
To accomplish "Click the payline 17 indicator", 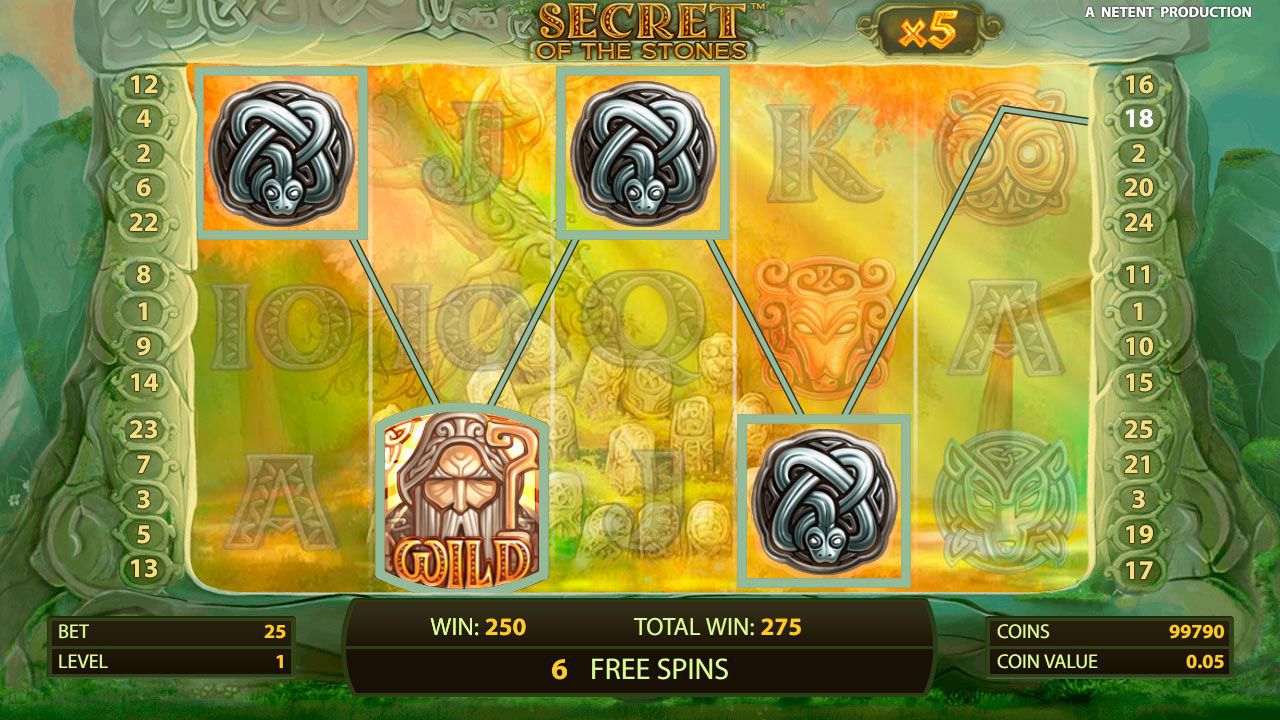I will (1139, 571).
